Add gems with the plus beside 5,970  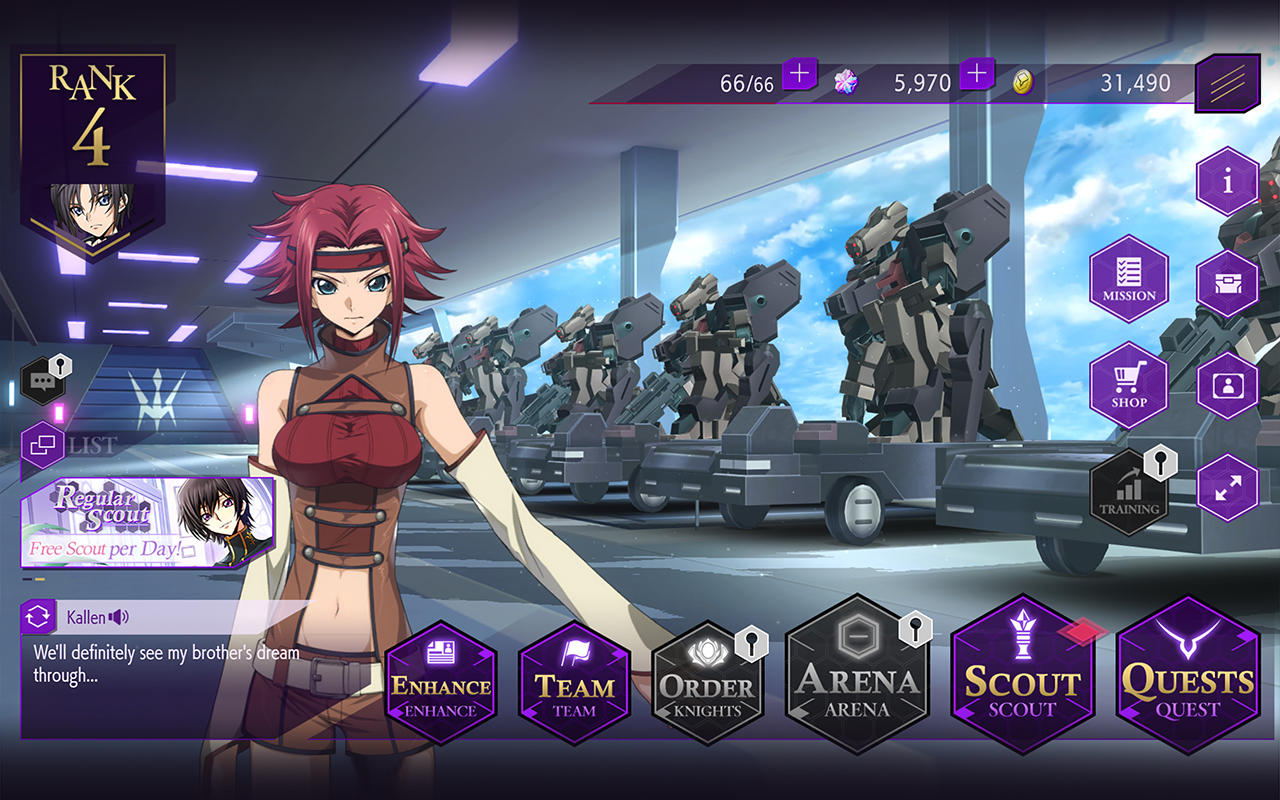pyautogui.click(x=977, y=74)
